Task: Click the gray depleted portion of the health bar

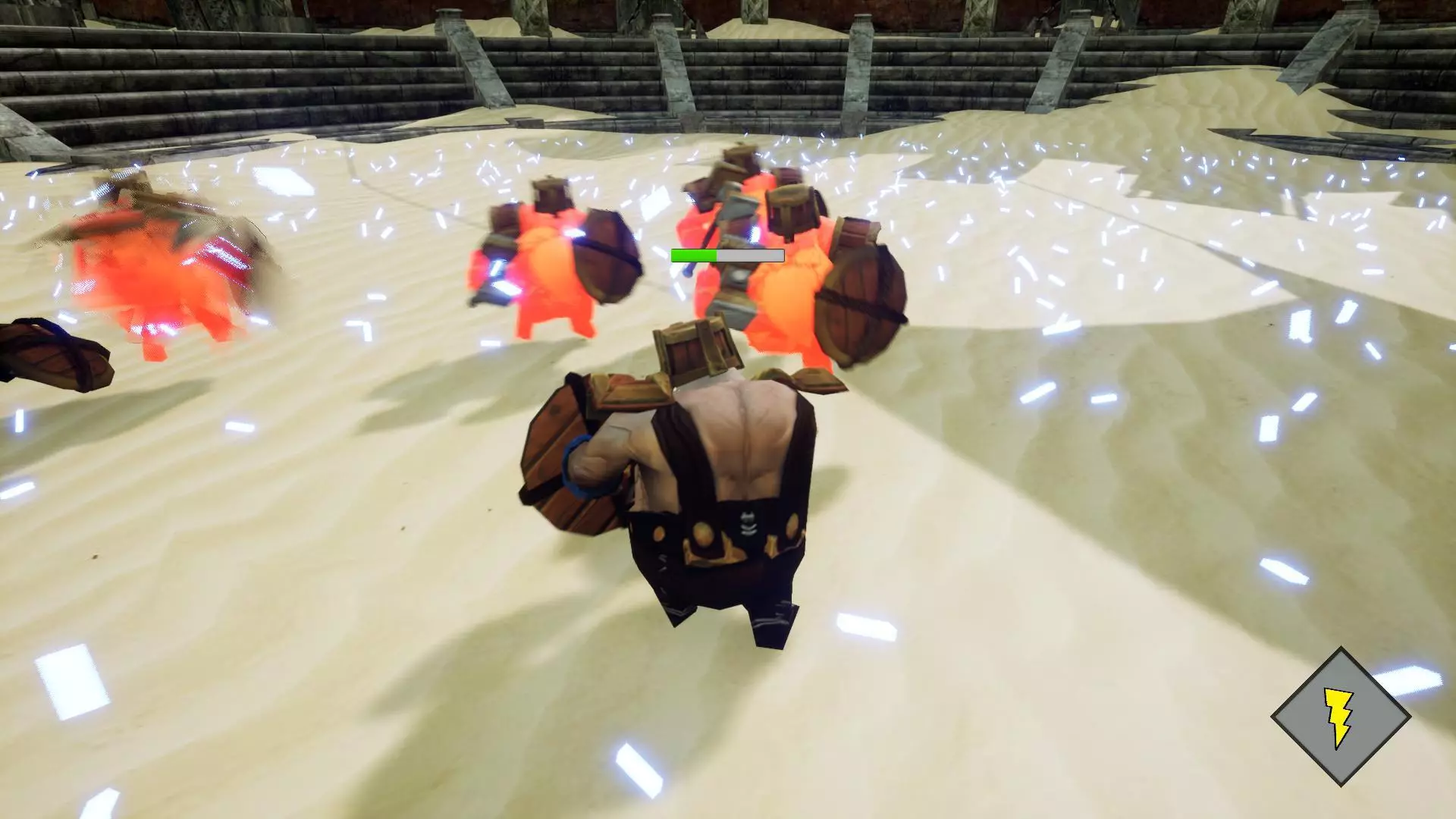Action: pos(751,256)
